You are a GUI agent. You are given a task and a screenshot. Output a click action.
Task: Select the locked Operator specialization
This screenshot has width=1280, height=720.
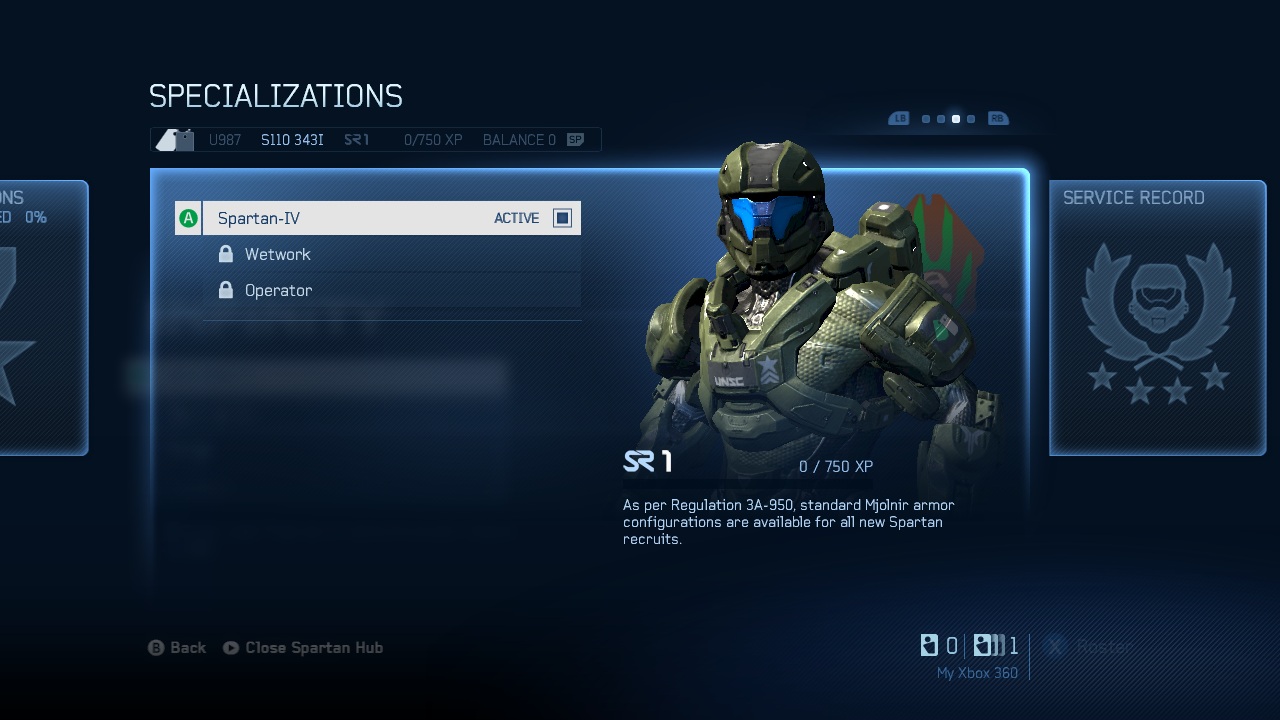278,291
